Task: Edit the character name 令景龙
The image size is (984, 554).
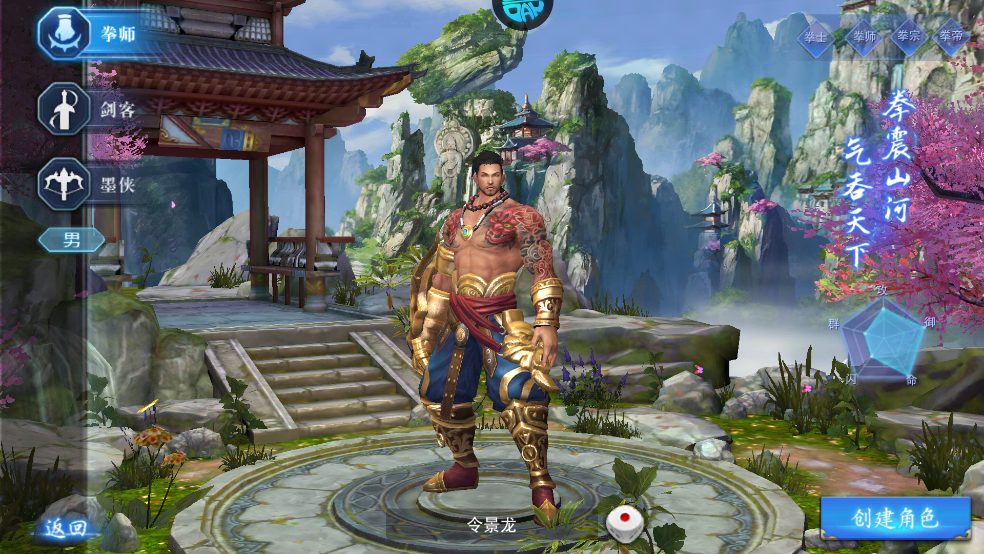Action: [x=491, y=523]
